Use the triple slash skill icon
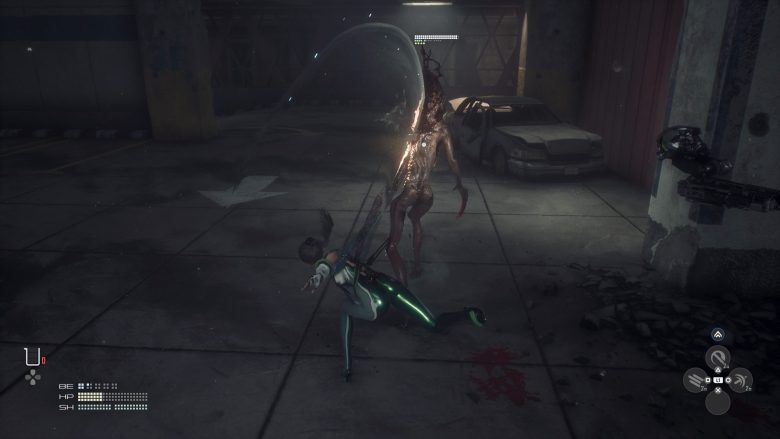The width and height of the screenshot is (780, 439). [x=696, y=381]
